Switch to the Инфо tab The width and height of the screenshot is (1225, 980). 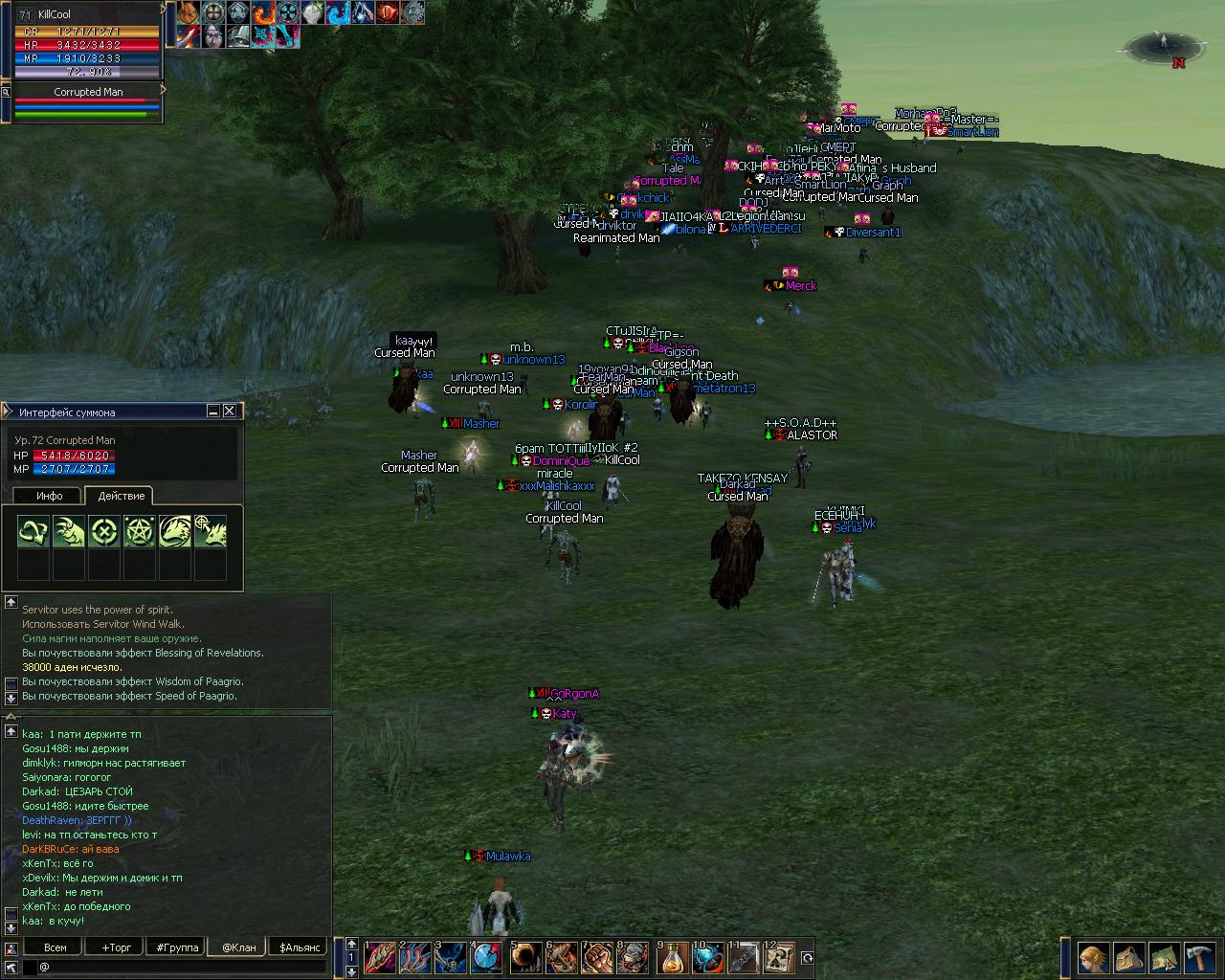pos(49,496)
